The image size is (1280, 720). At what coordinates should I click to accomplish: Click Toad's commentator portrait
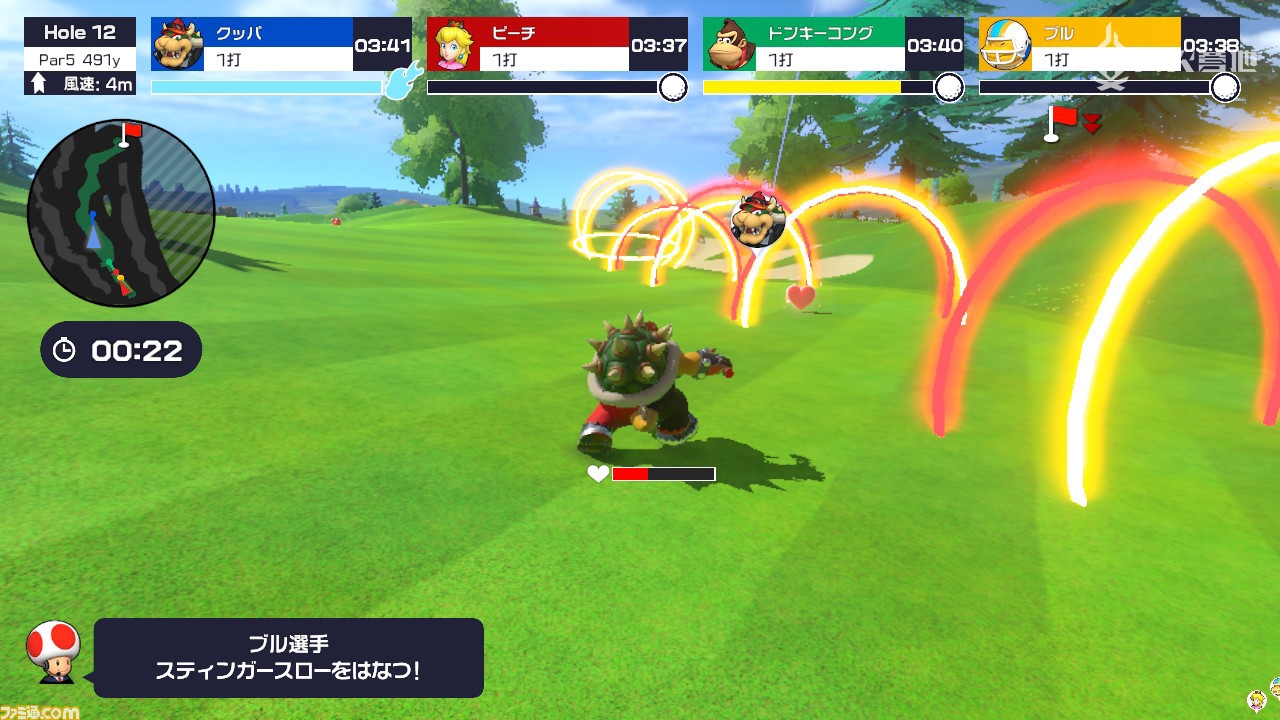tap(53, 650)
